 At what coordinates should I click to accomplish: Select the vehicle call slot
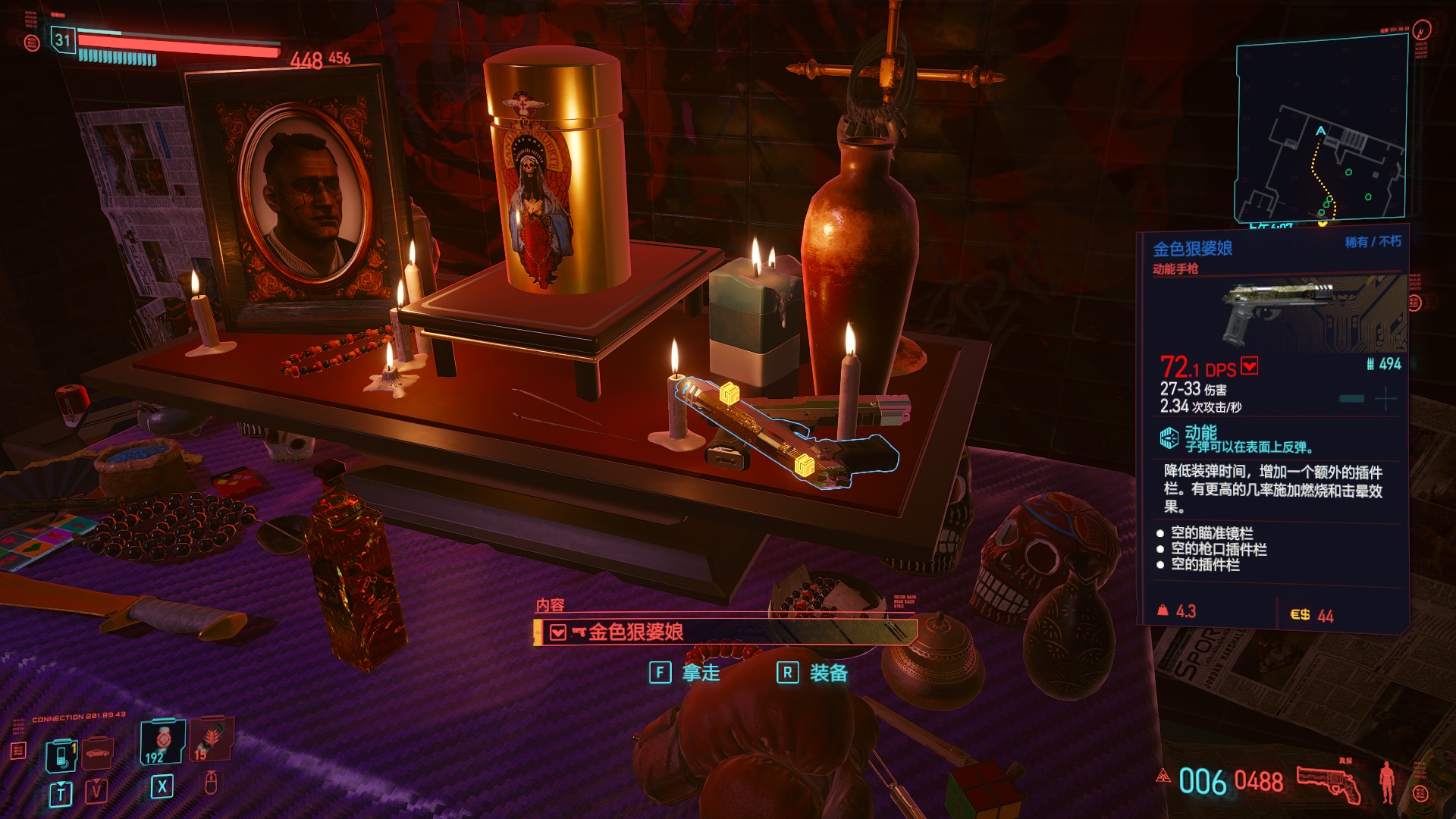[99, 753]
